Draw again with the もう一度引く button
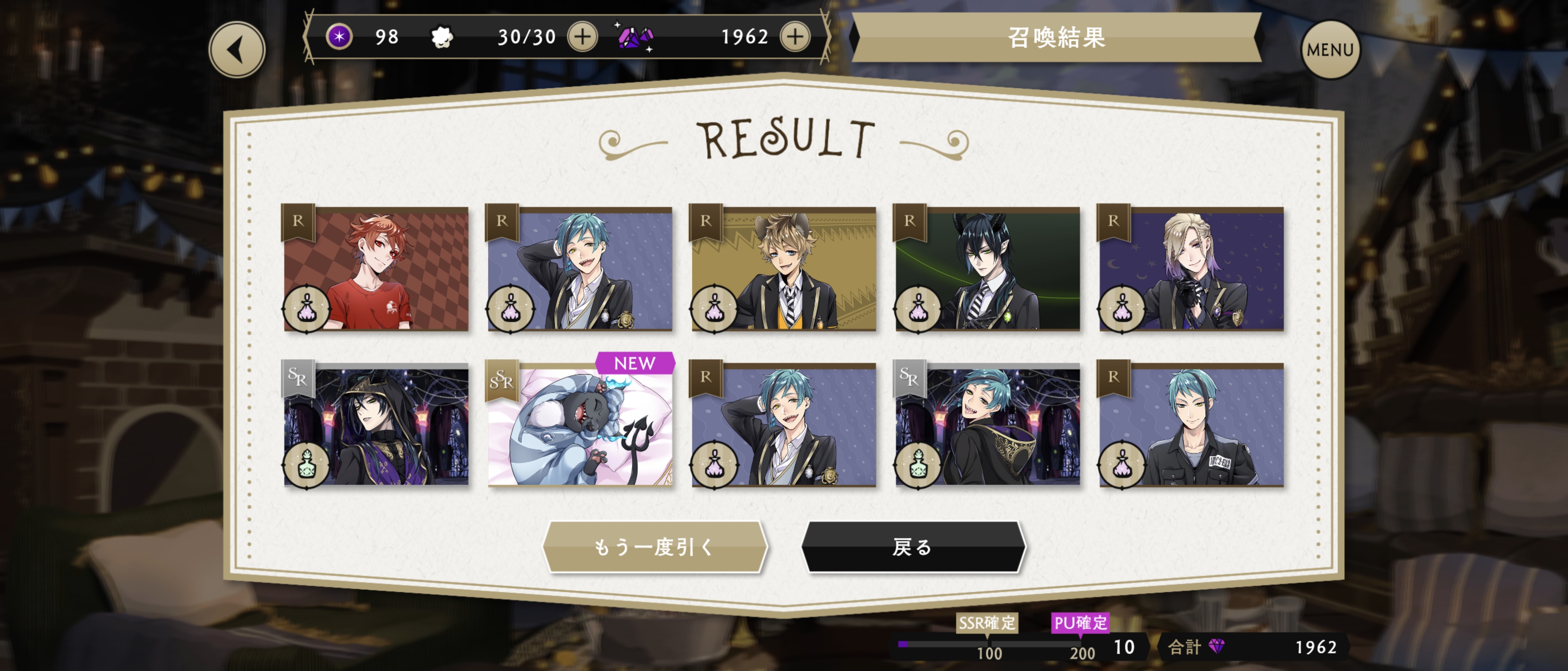This screenshot has height=671, width=1568. tap(654, 547)
